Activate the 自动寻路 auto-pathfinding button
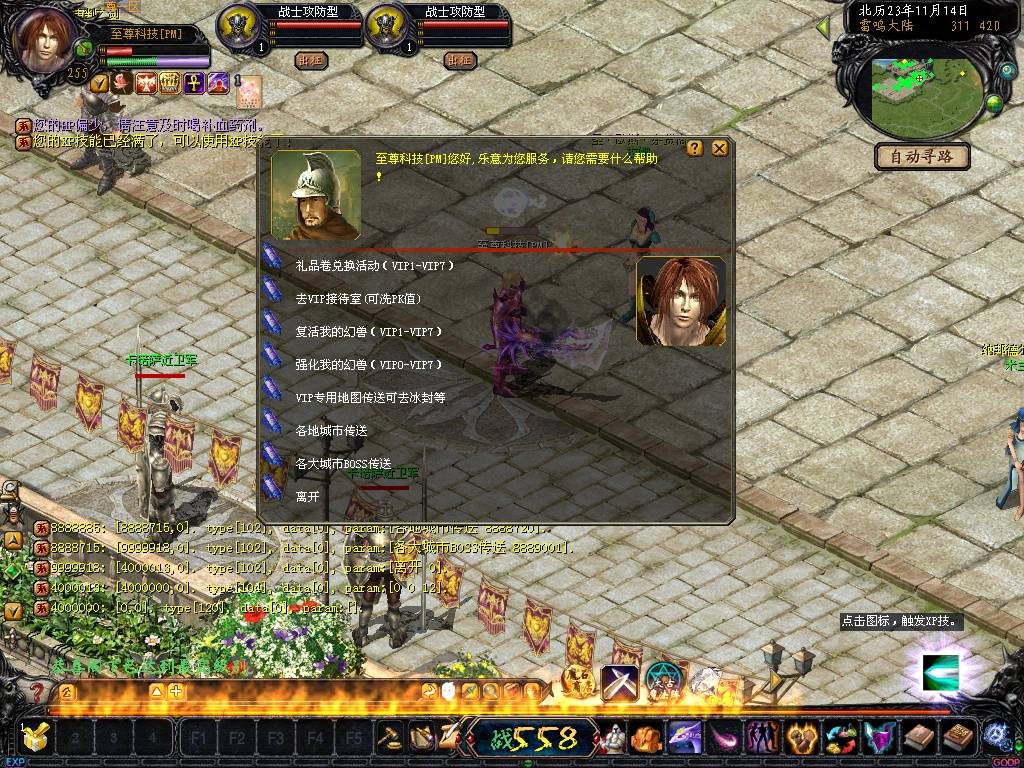Viewport: 1024px width, 768px height. [x=922, y=157]
